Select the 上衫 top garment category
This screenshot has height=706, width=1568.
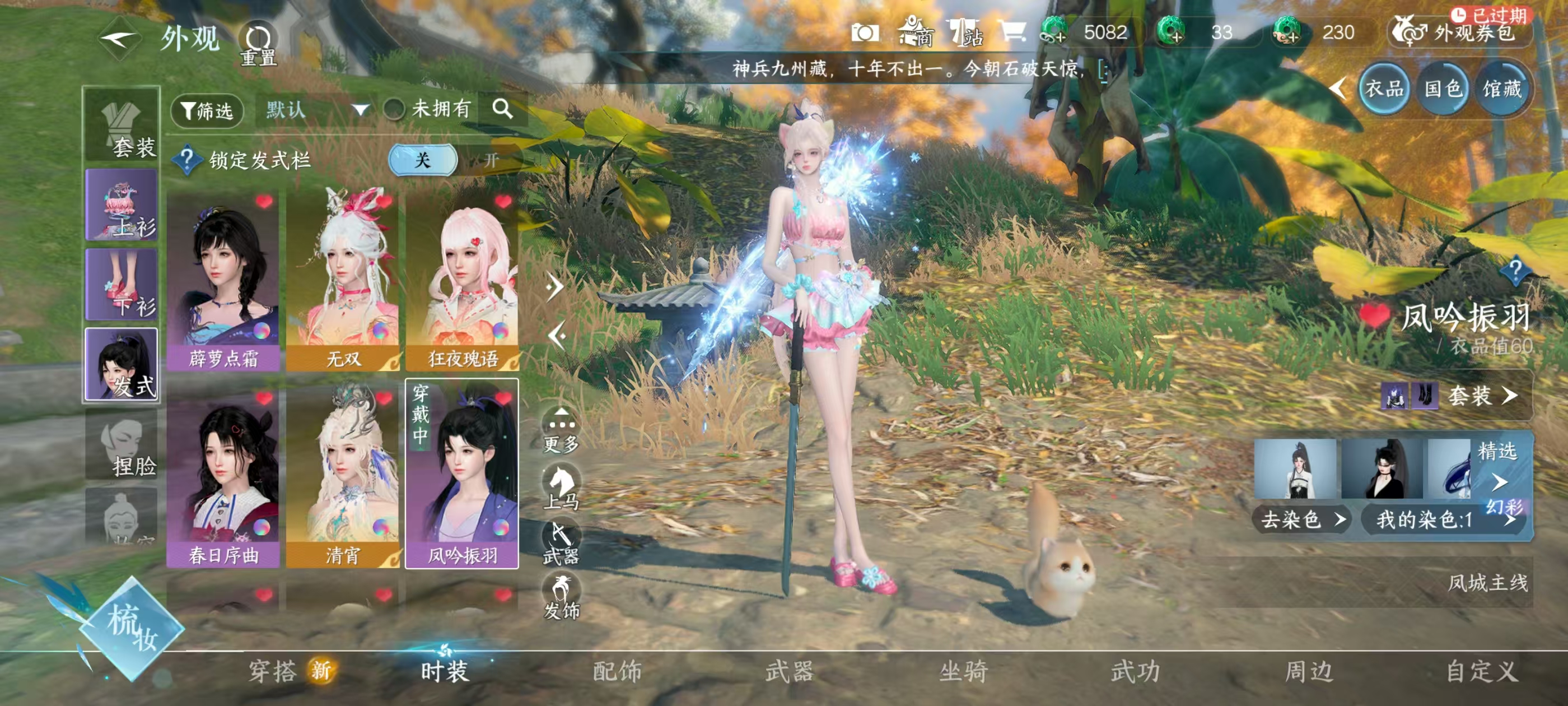[122, 205]
